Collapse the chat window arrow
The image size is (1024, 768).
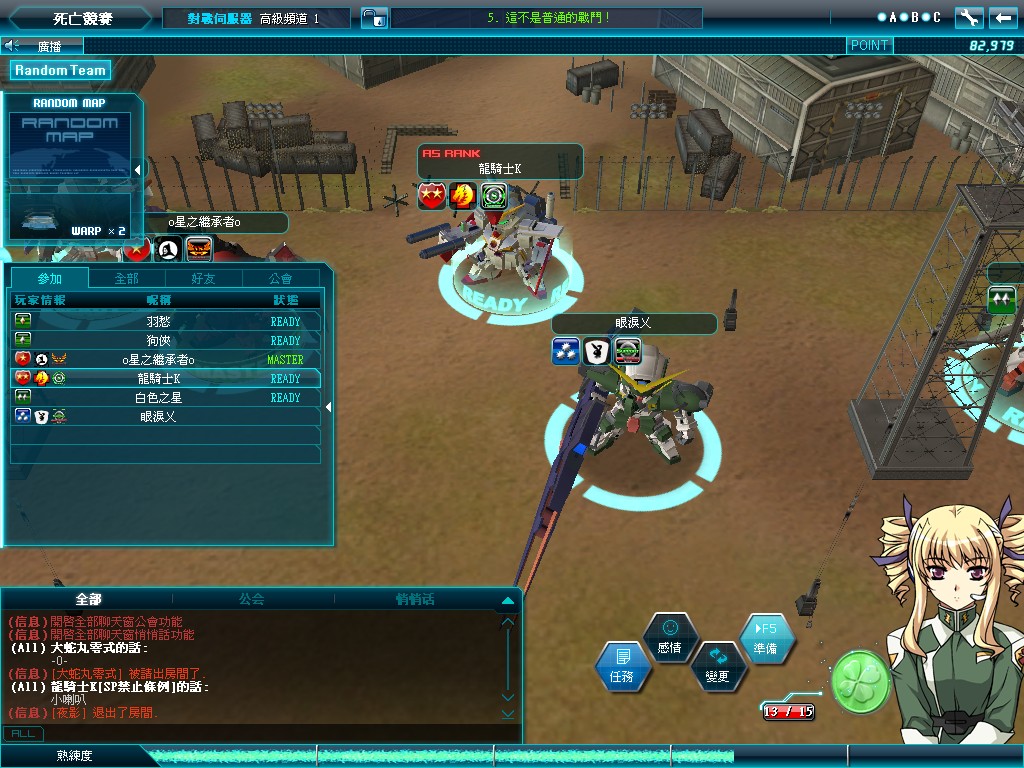coord(507,600)
